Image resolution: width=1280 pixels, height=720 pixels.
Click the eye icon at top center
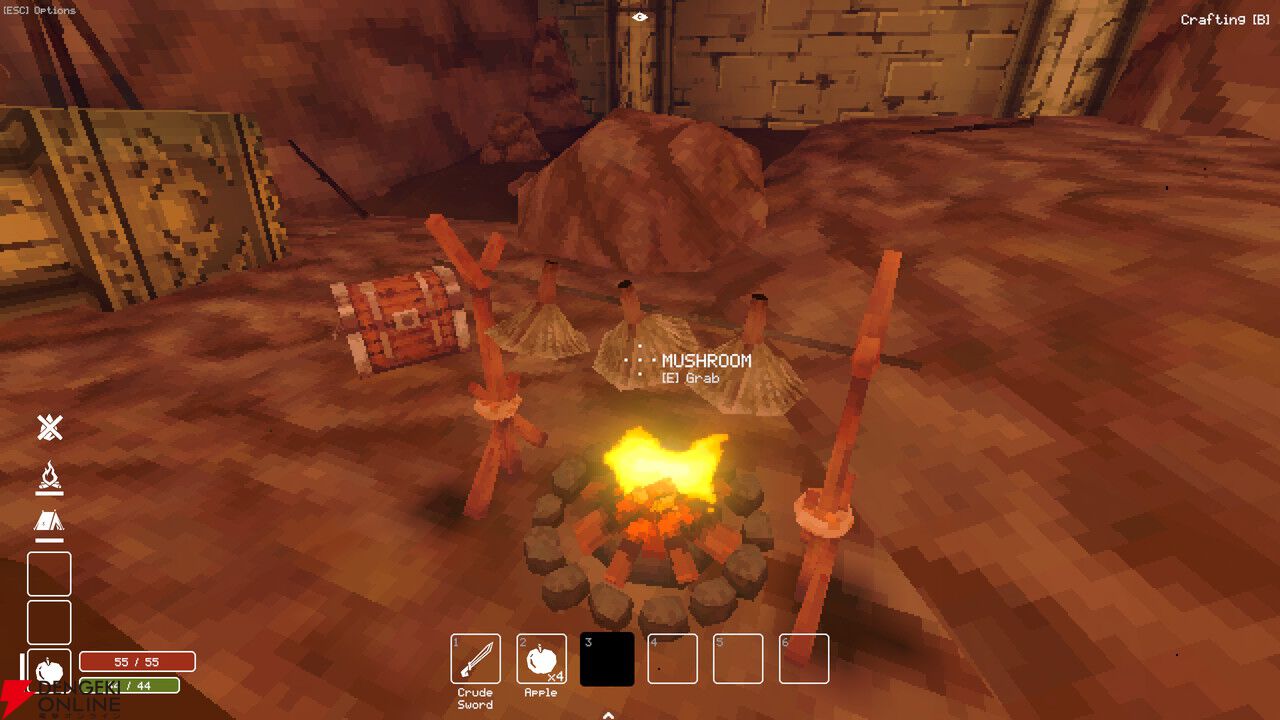click(x=638, y=16)
